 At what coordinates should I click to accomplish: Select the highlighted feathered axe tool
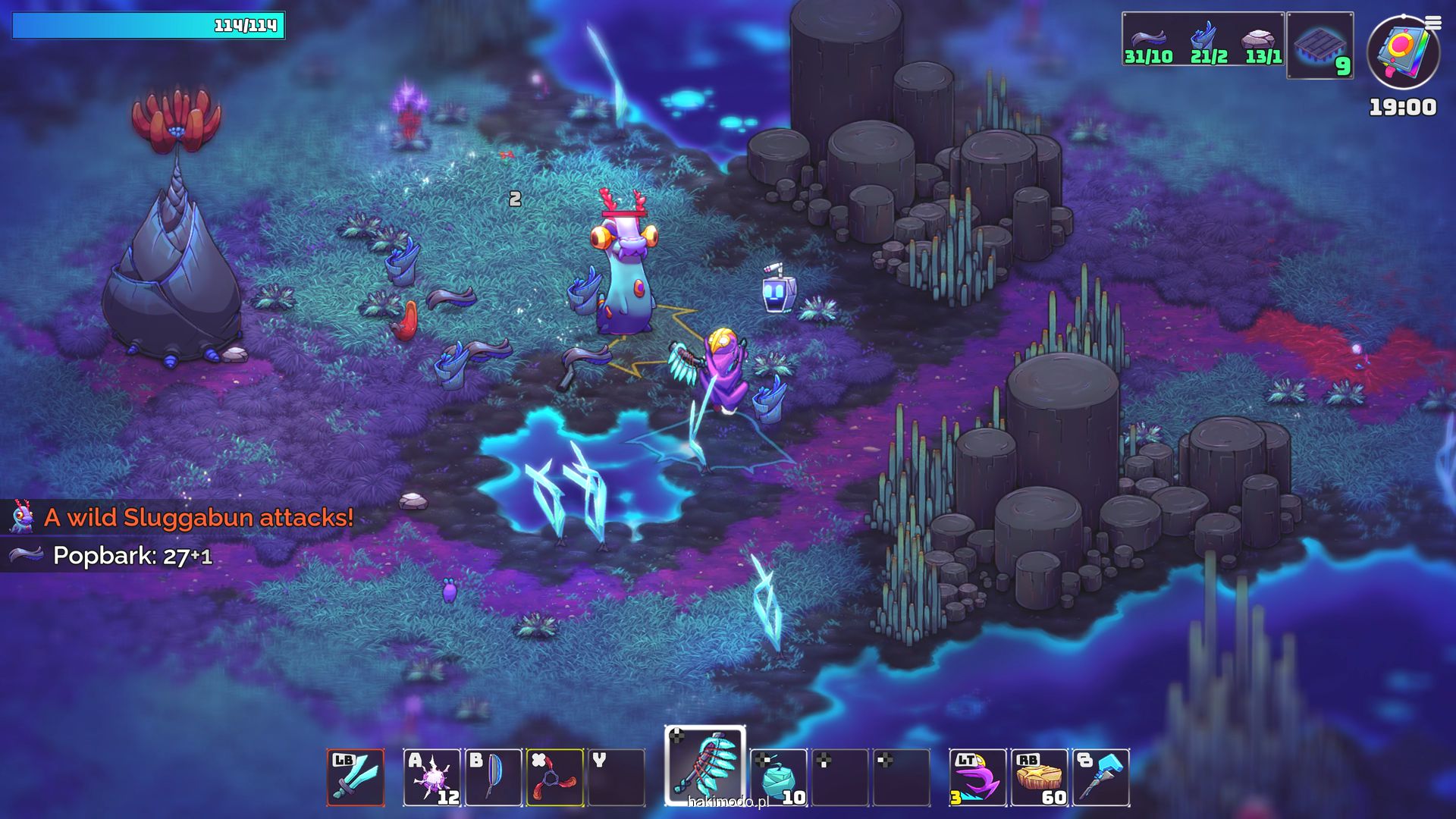705,764
